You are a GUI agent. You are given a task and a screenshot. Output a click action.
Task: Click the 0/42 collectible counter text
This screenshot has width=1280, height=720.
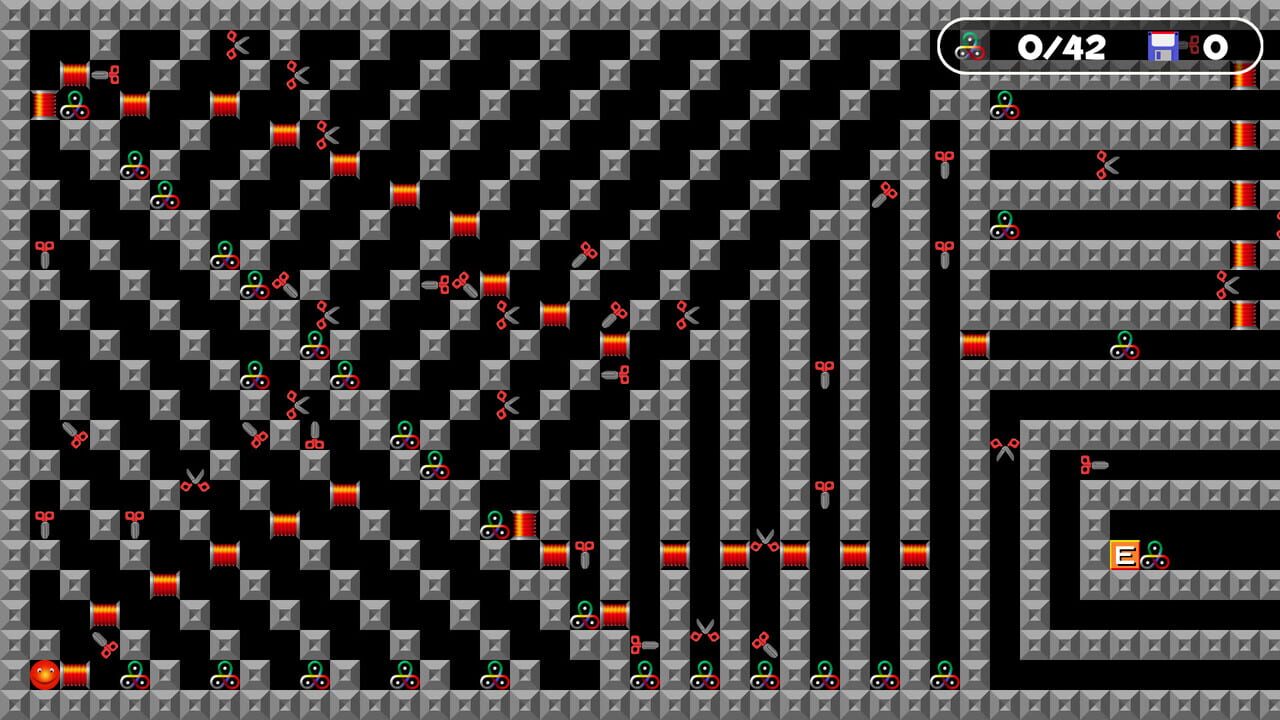point(1064,46)
